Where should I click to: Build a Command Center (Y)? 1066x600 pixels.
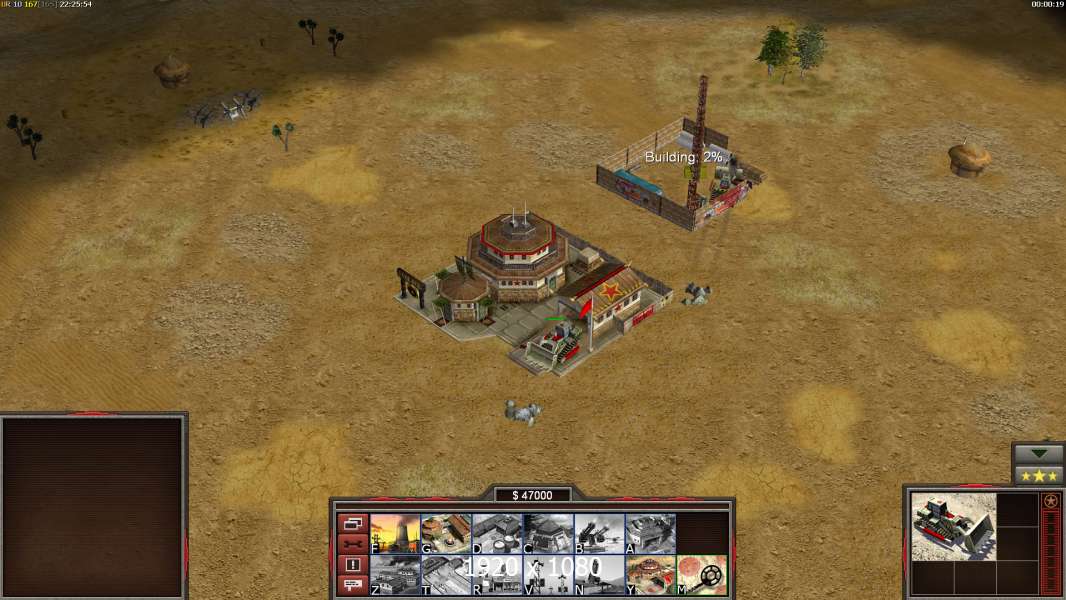point(650,575)
